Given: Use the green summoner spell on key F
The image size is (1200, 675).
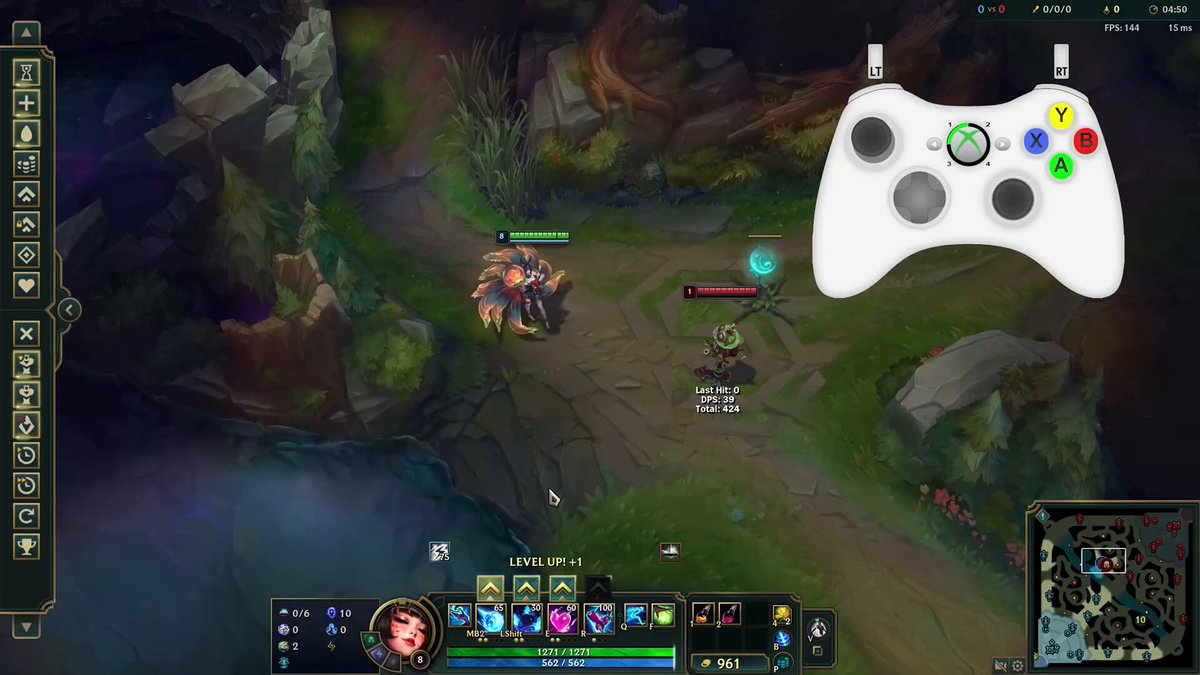Looking at the screenshot, I should click(662, 615).
